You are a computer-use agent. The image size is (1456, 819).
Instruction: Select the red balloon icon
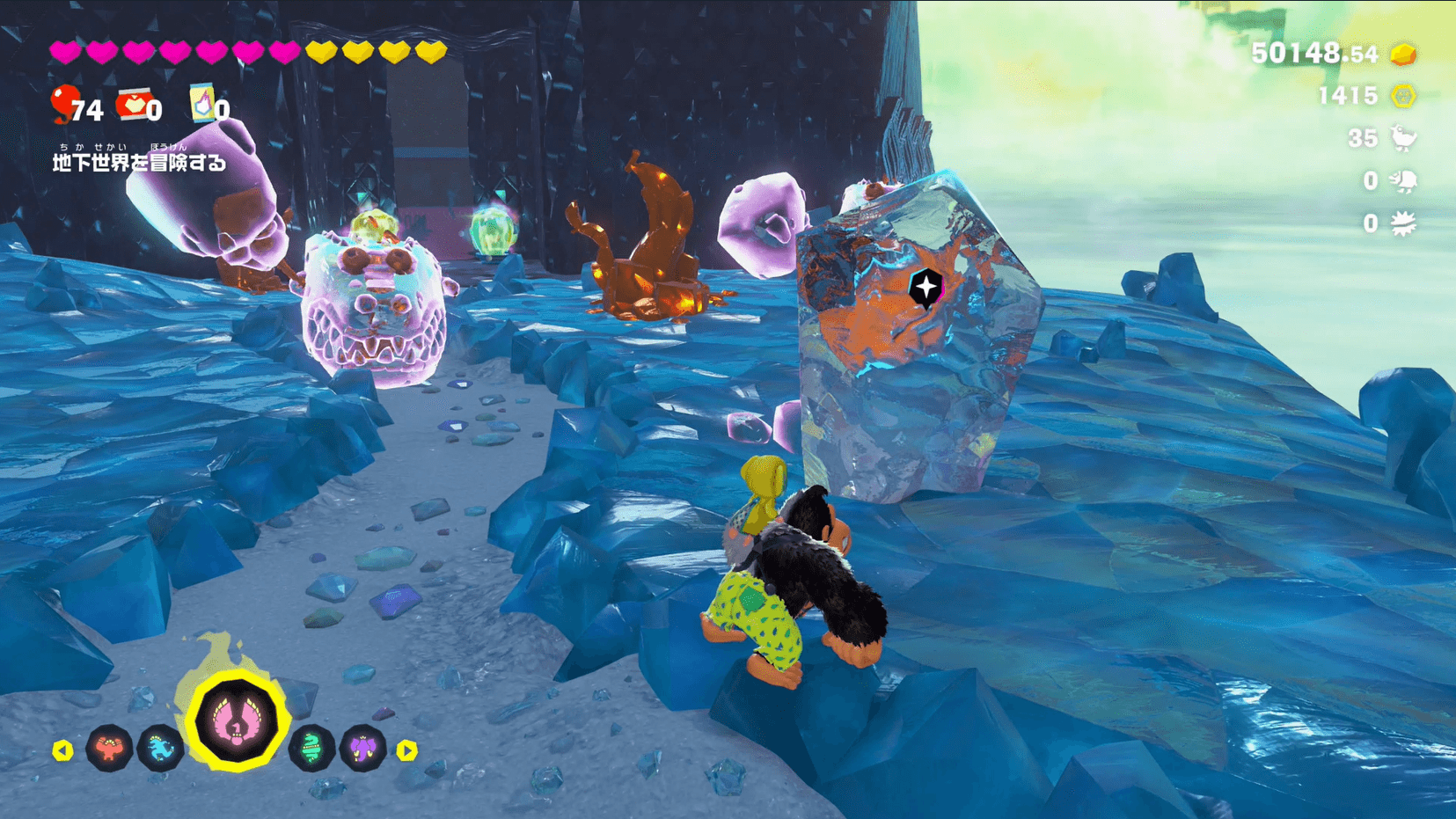(64, 104)
